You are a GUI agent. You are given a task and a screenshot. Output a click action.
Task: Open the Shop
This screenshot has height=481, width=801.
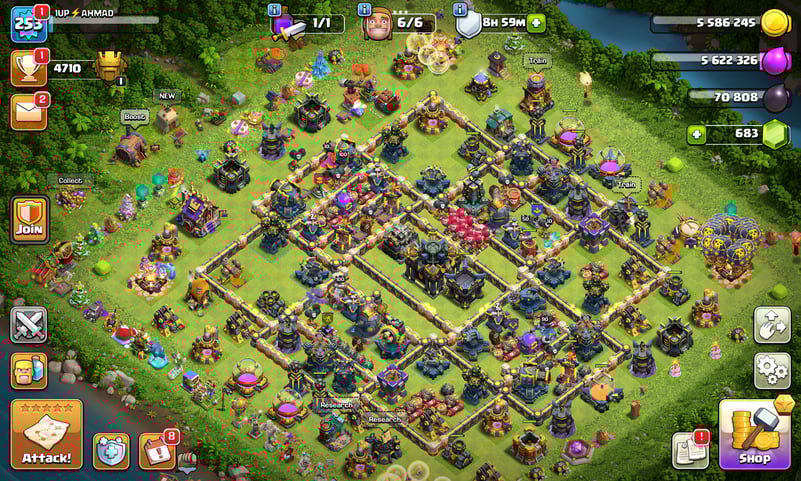(754, 434)
